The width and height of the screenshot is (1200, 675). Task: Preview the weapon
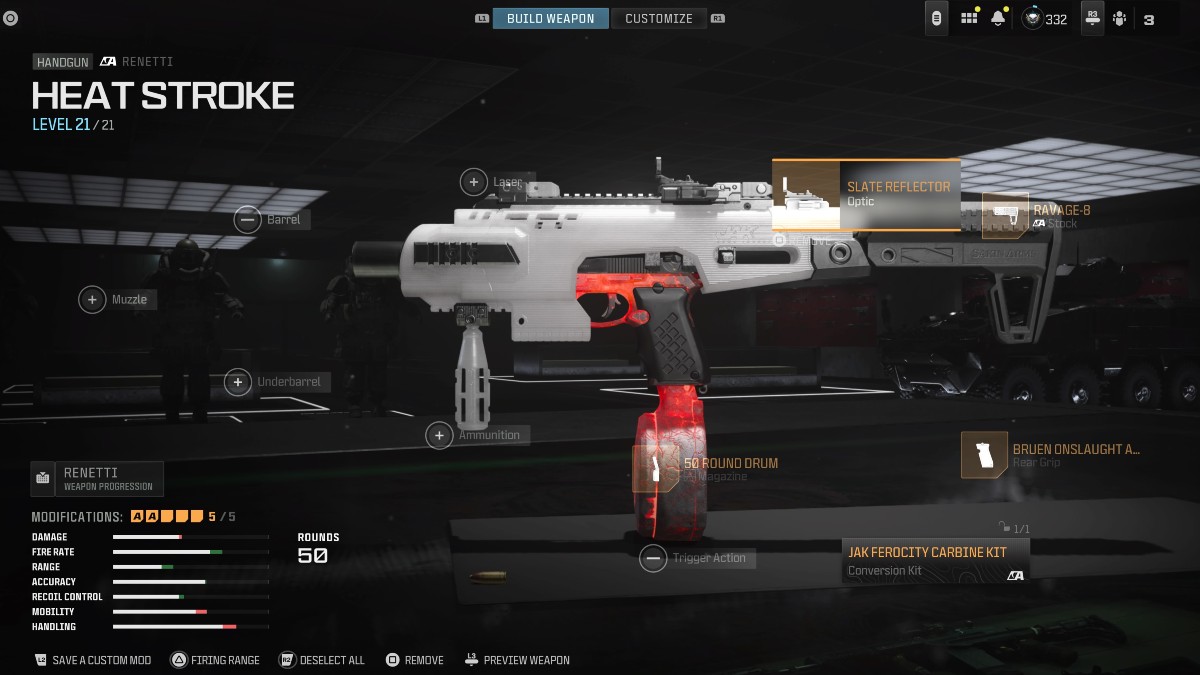pos(516,660)
